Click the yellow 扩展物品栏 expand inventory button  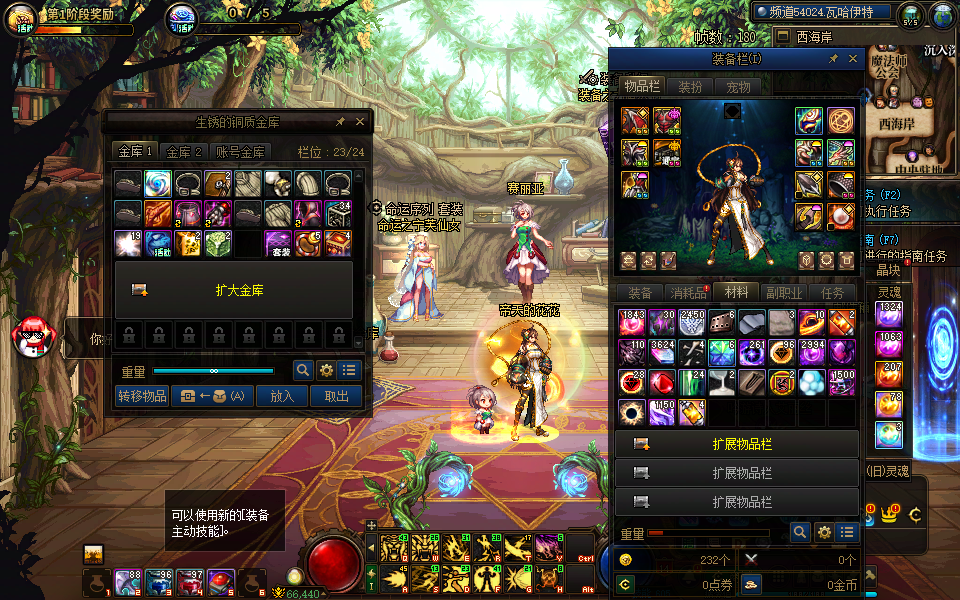737,444
